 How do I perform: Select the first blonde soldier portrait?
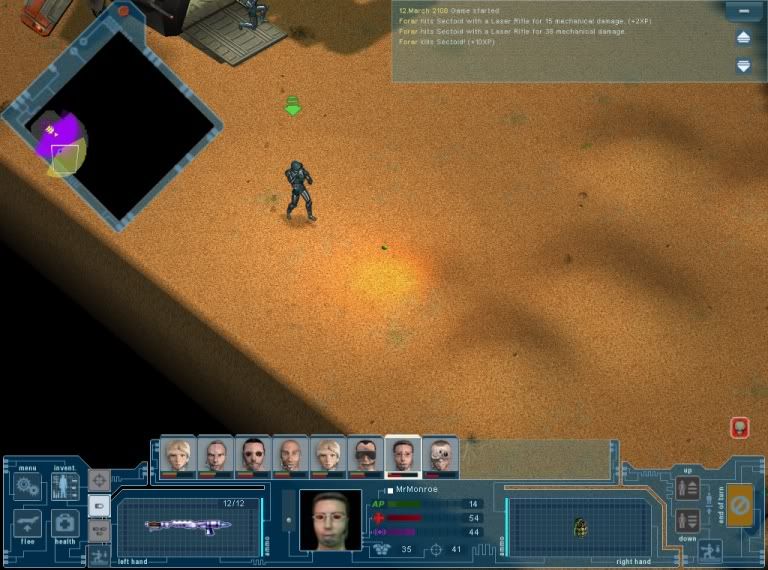(177, 457)
